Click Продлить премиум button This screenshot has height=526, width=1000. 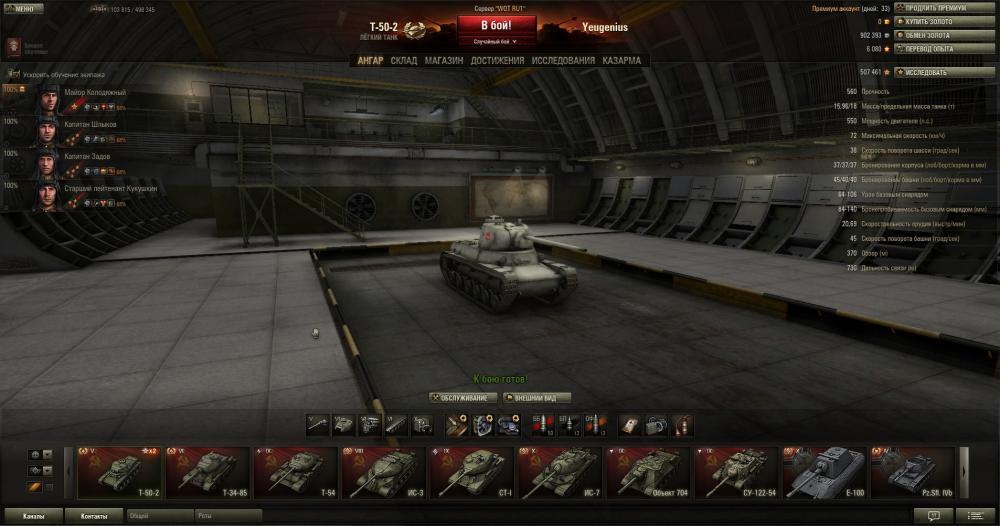point(936,8)
